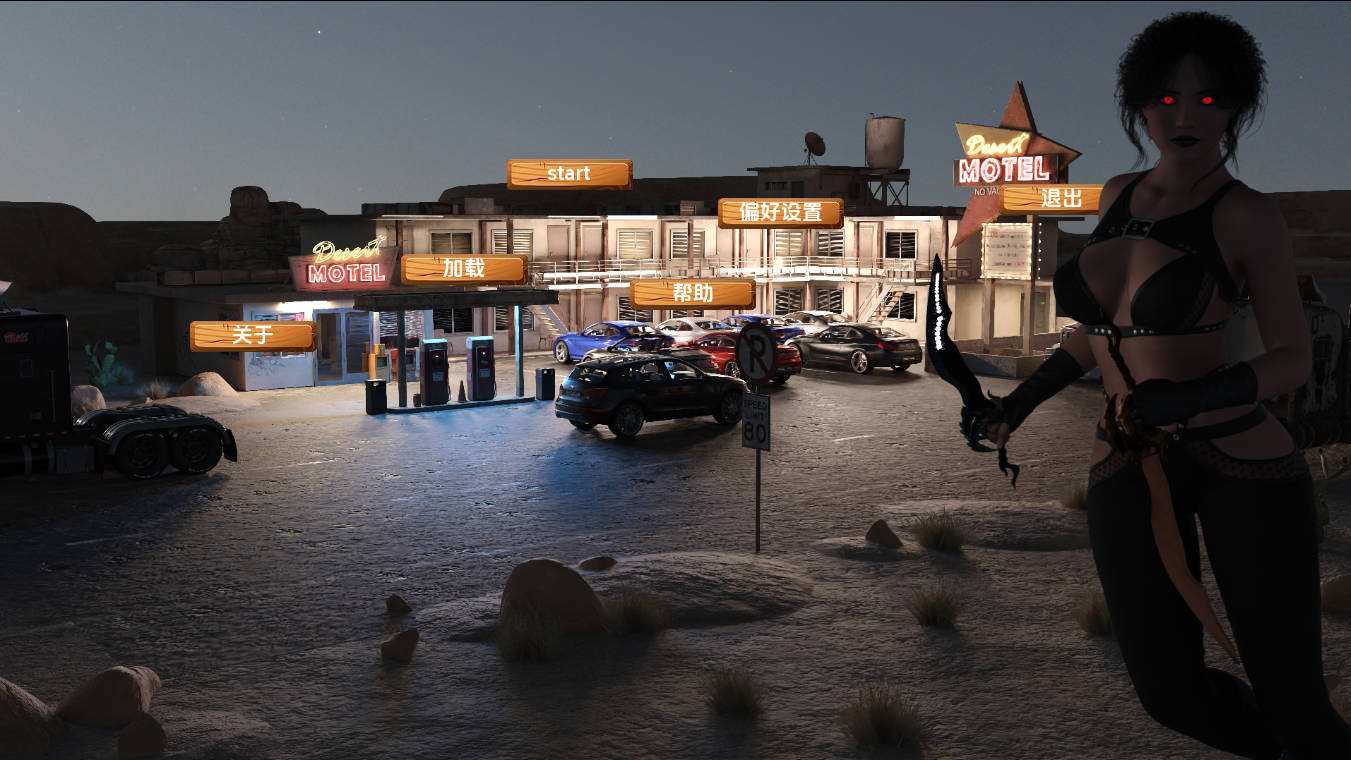The height and width of the screenshot is (760, 1351).
Task: Choose 退出 to quit the game
Action: pyautogui.click(x=1050, y=199)
